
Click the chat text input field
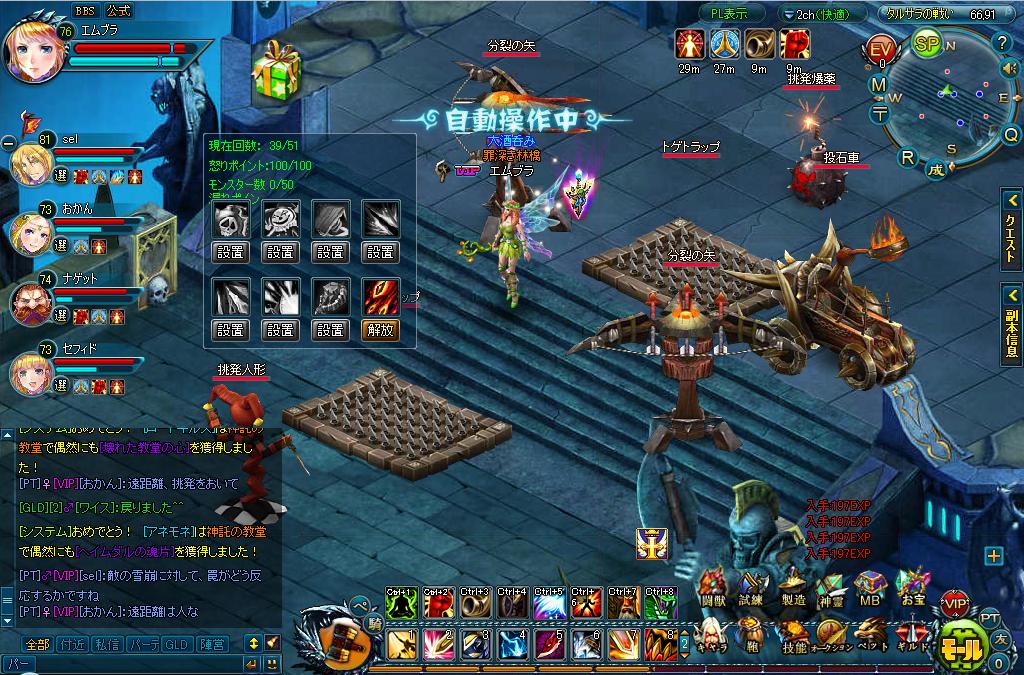[120, 663]
